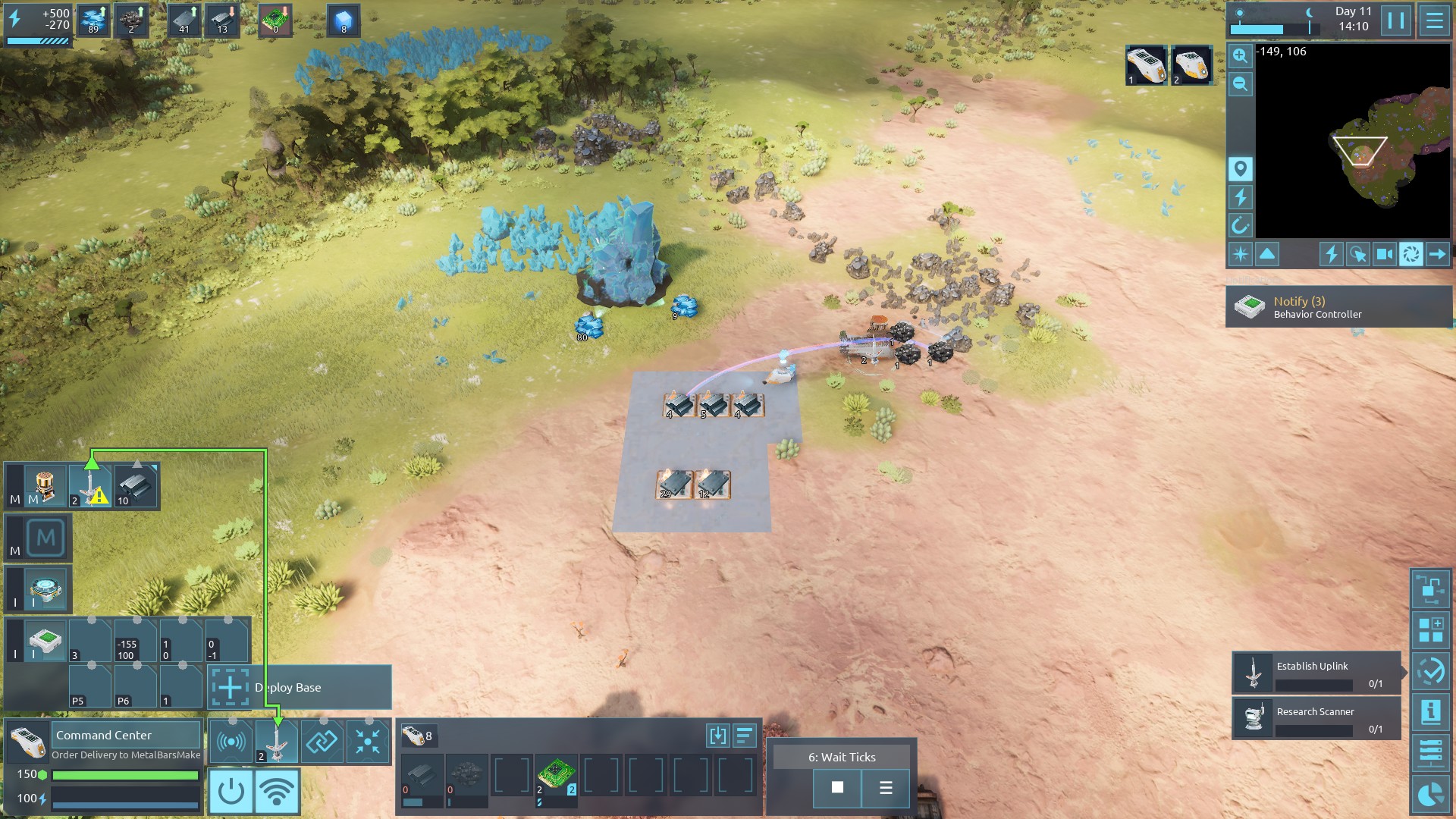Screen dimensions: 1456x819
Task: Toggle the map location pin filter
Action: 1240,168
